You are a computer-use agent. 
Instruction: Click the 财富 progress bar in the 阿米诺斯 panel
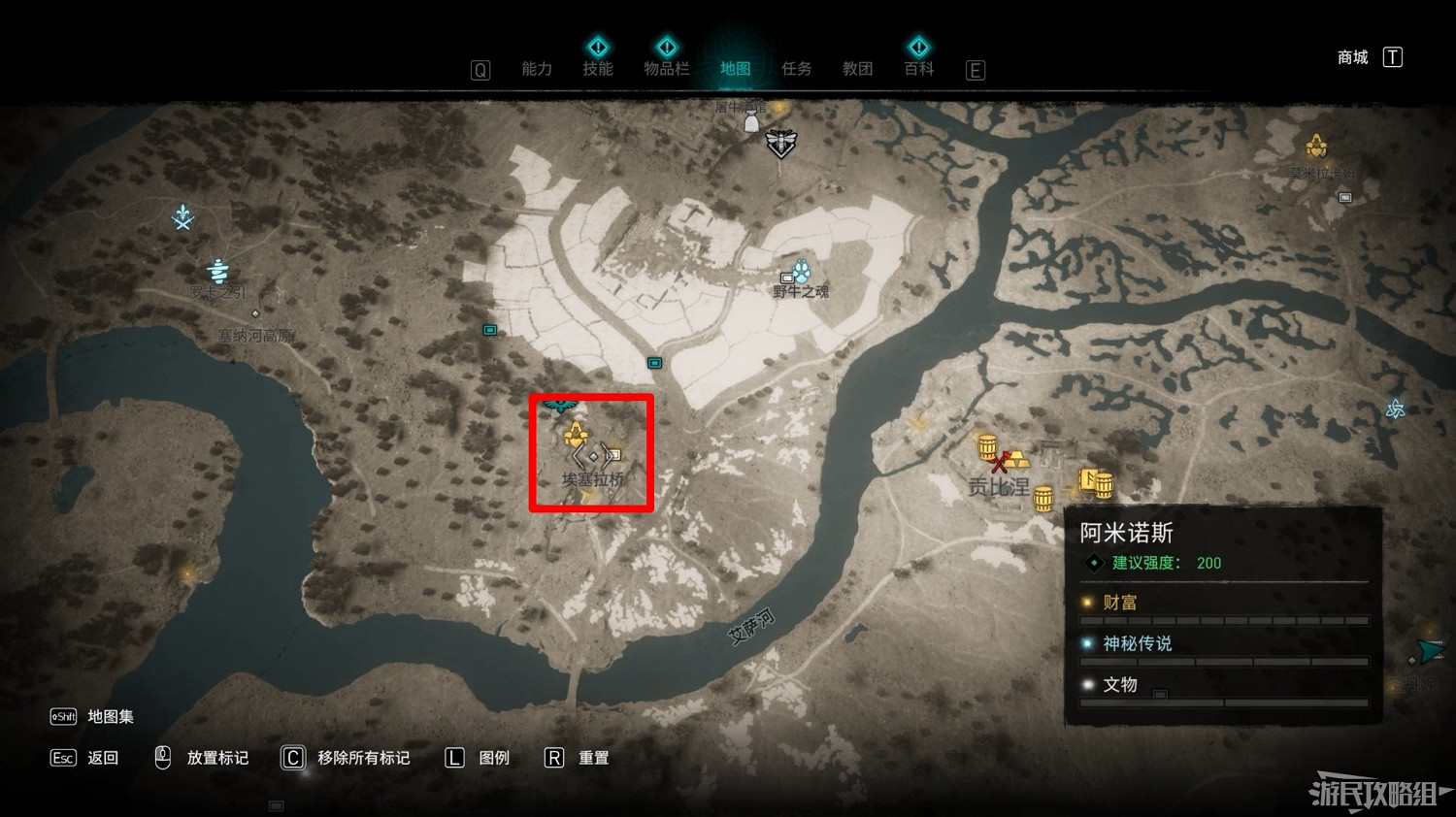(x=1223, y=618)
